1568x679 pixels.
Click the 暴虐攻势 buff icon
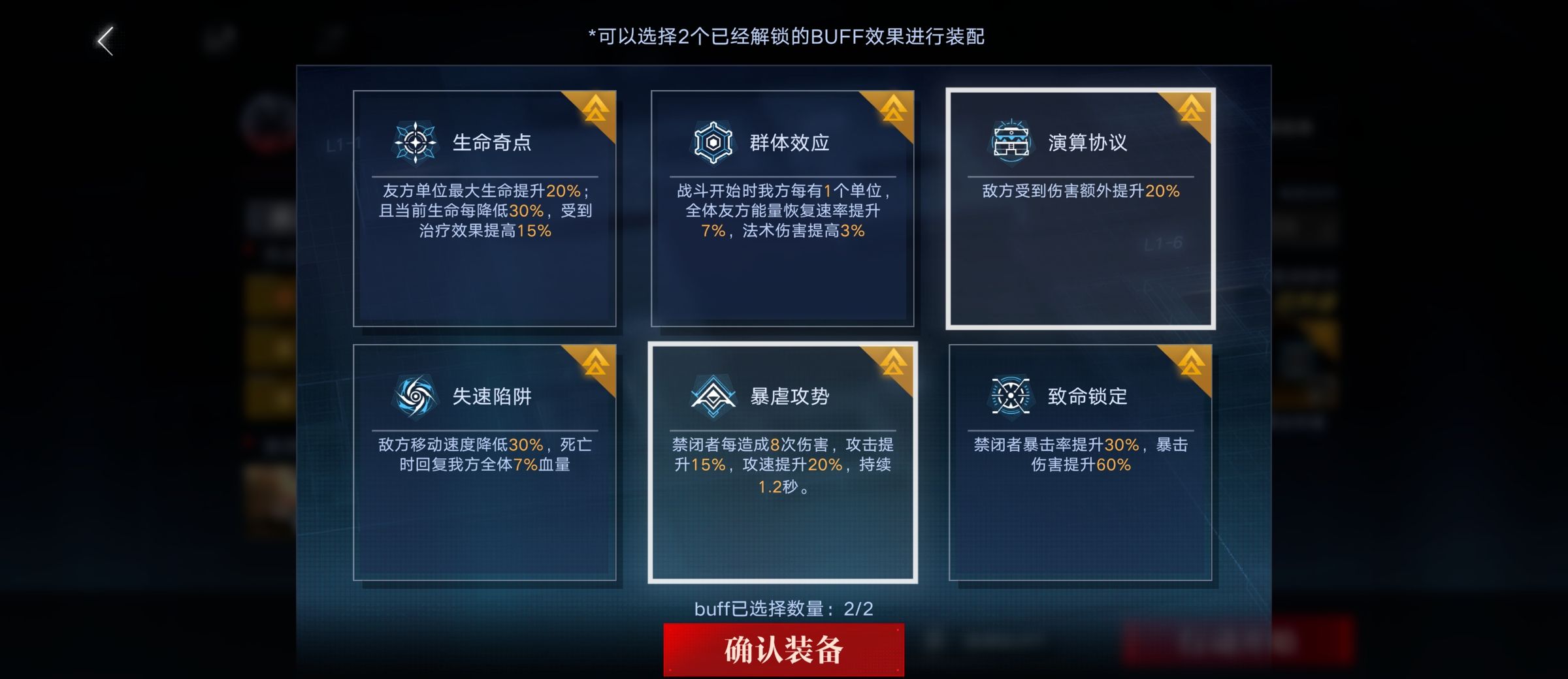click(711, 396)
